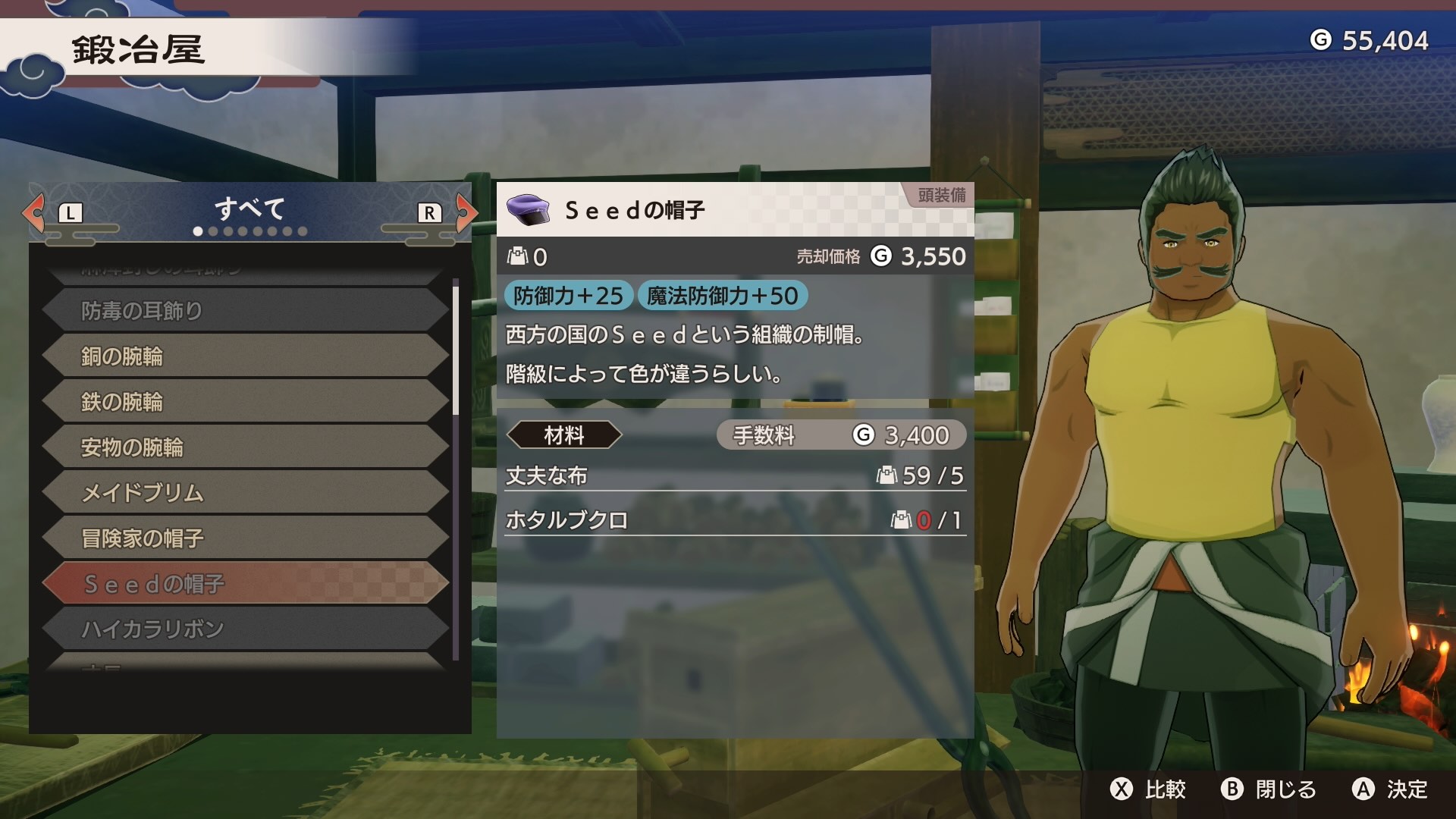Select the 頭装備 equipment slot badge

[943, 196]
